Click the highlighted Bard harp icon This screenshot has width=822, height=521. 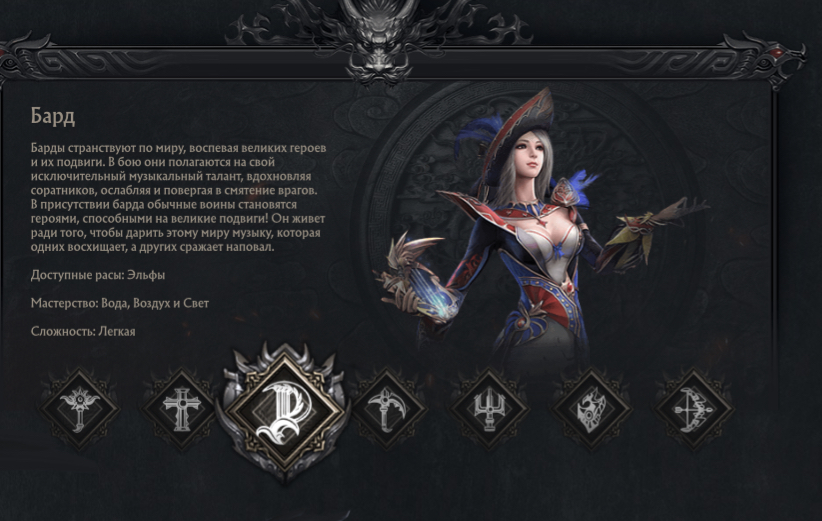[x=284, y=408]
